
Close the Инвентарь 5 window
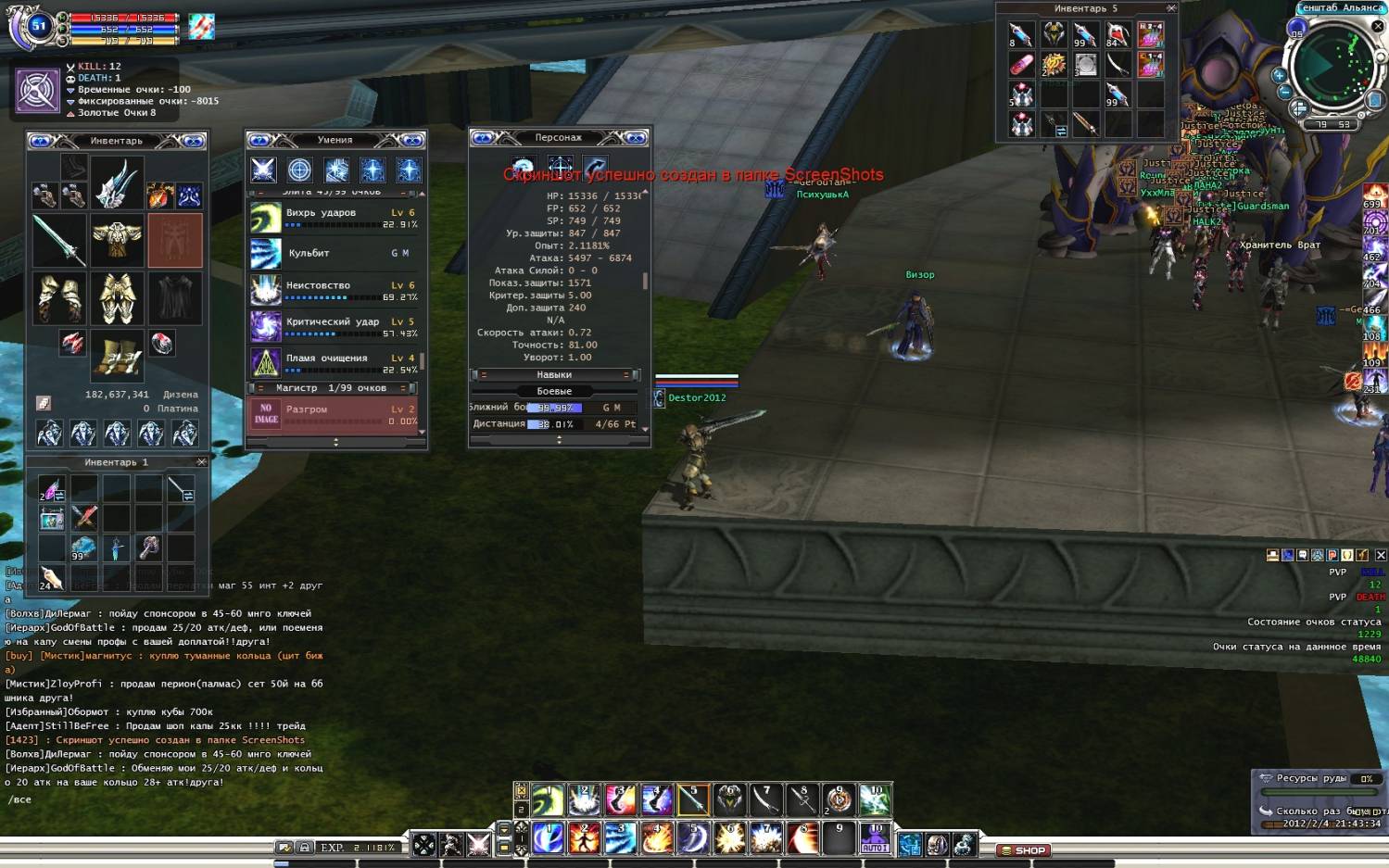pyautogui.click(x=1171, y=8)
